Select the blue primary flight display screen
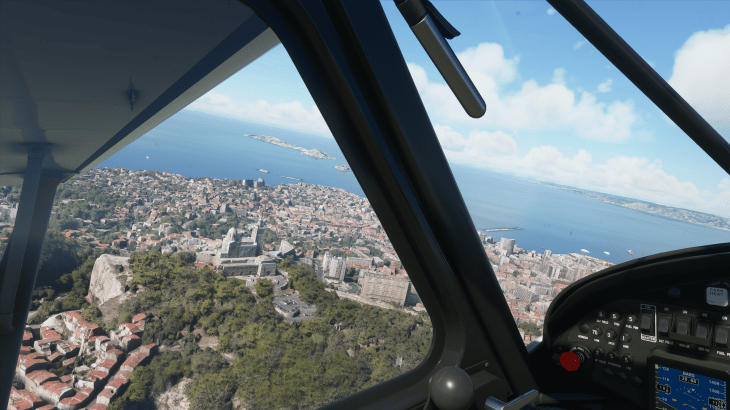Screen dimensions: 730x410 pyautogui.click(x=690, y=388)
